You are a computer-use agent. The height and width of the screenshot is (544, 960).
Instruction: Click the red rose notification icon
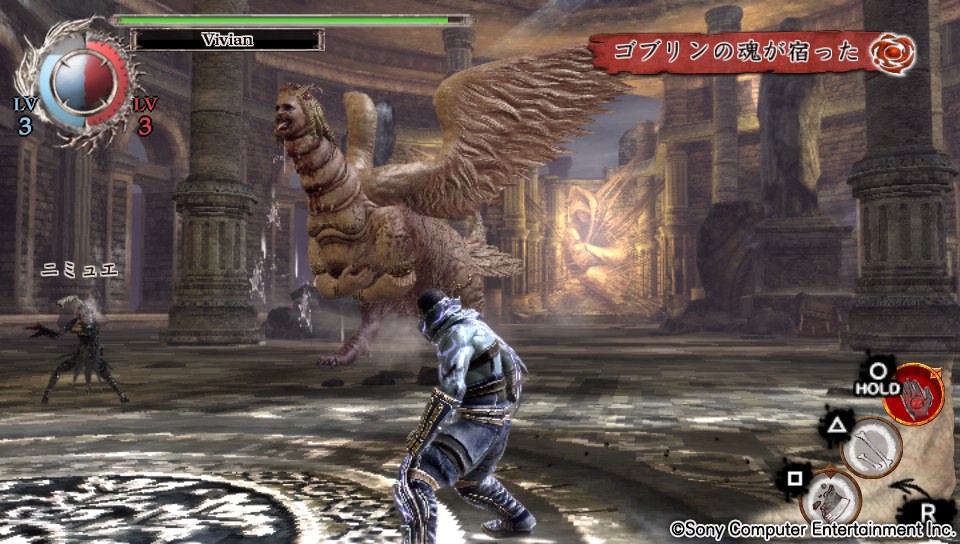point(890,52)
